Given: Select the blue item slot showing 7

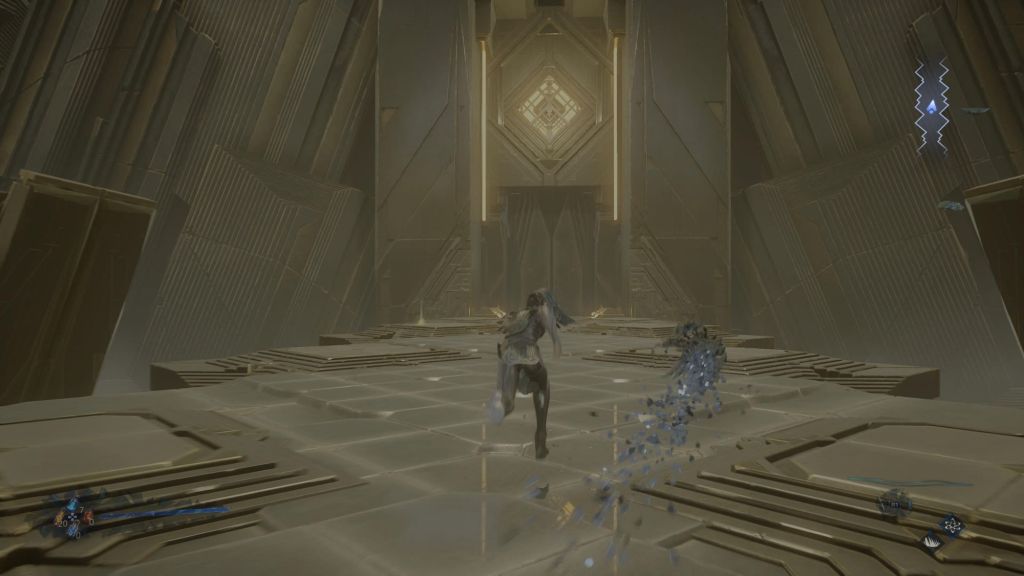Looking at the screenshot, I should coord(72,505).
